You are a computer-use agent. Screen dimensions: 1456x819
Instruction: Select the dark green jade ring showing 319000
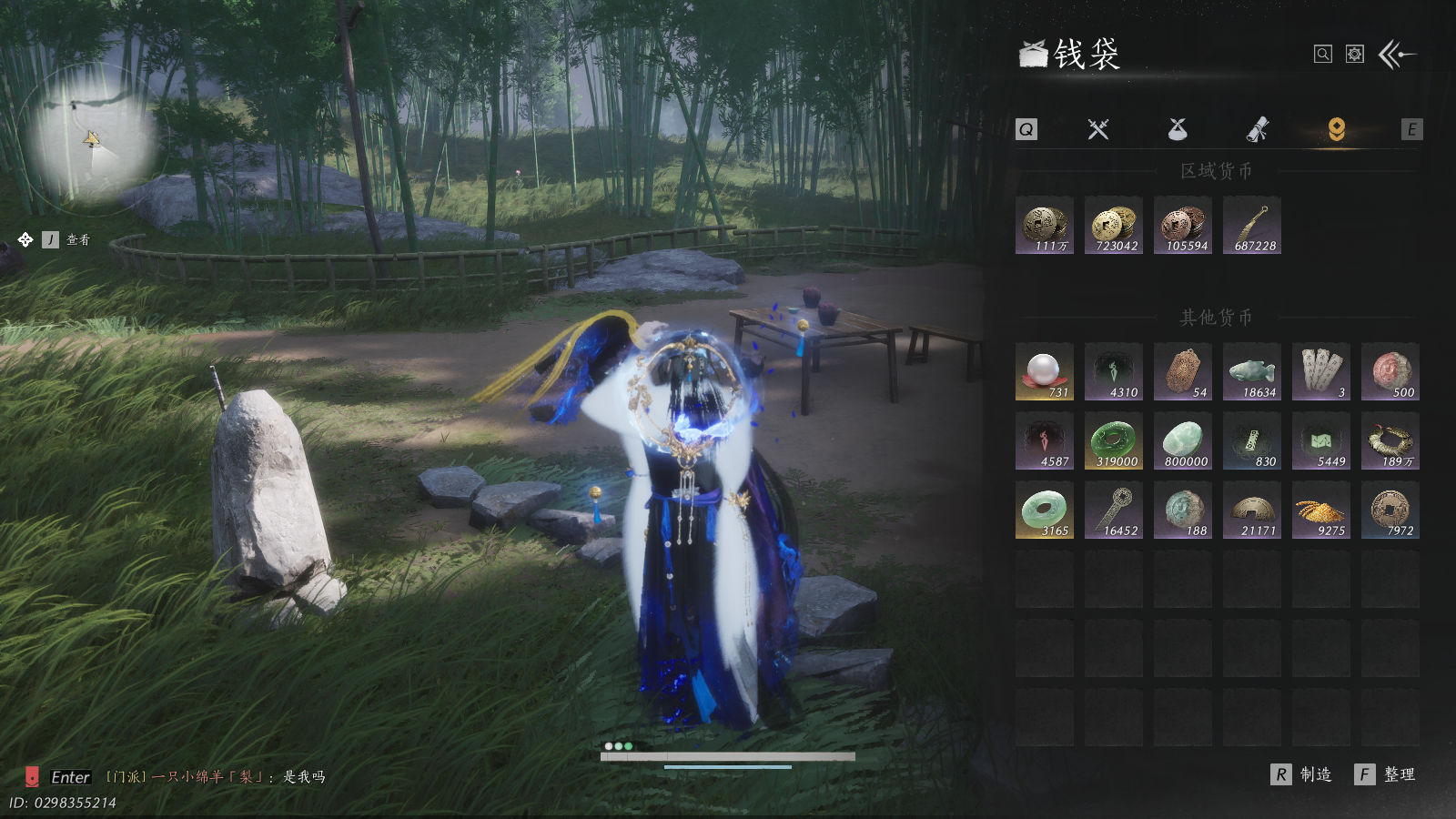(x=1114, y=440)
